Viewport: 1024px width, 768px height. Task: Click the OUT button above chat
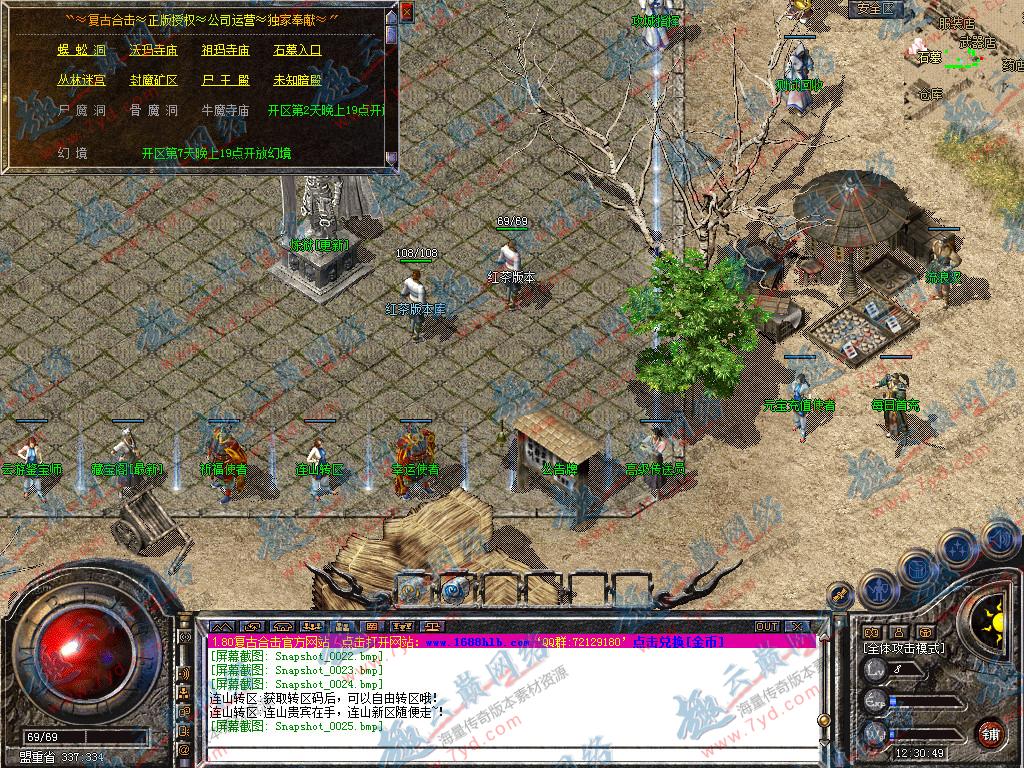[766, 626]
